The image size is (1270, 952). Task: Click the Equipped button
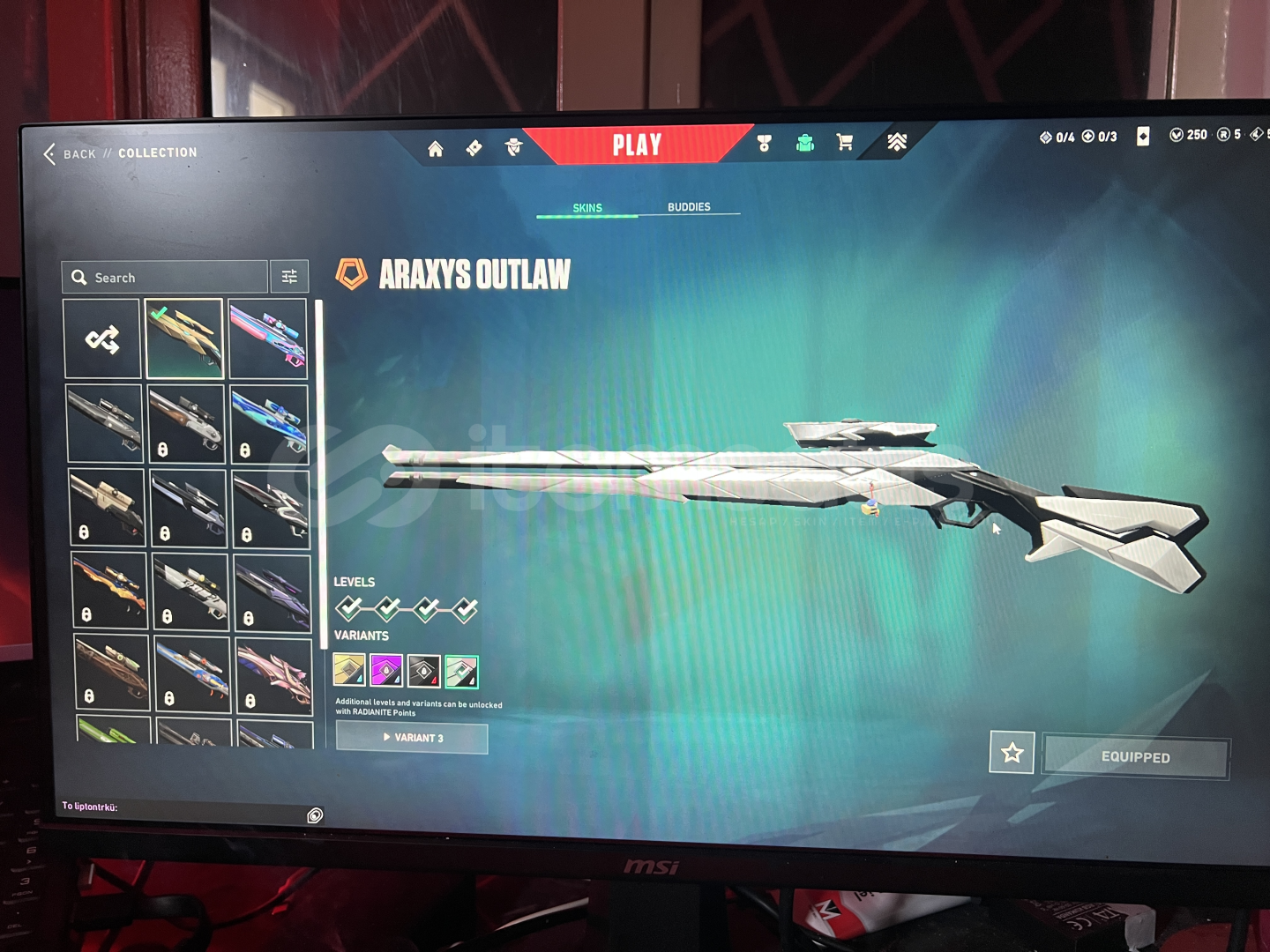1135,757
